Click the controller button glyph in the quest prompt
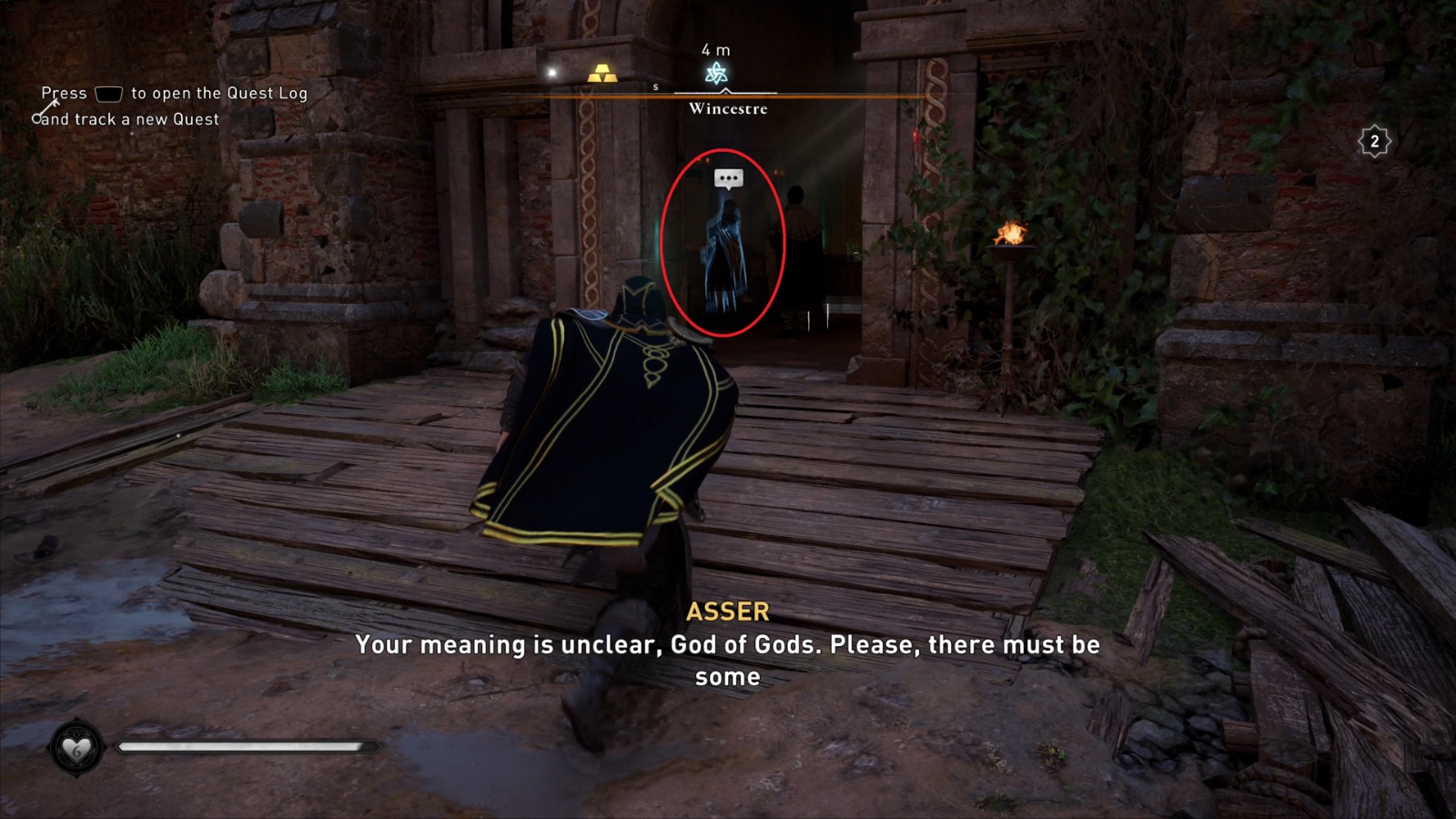Image resolution: width=1456 pixels, height=819 pixels. point(108,93)
